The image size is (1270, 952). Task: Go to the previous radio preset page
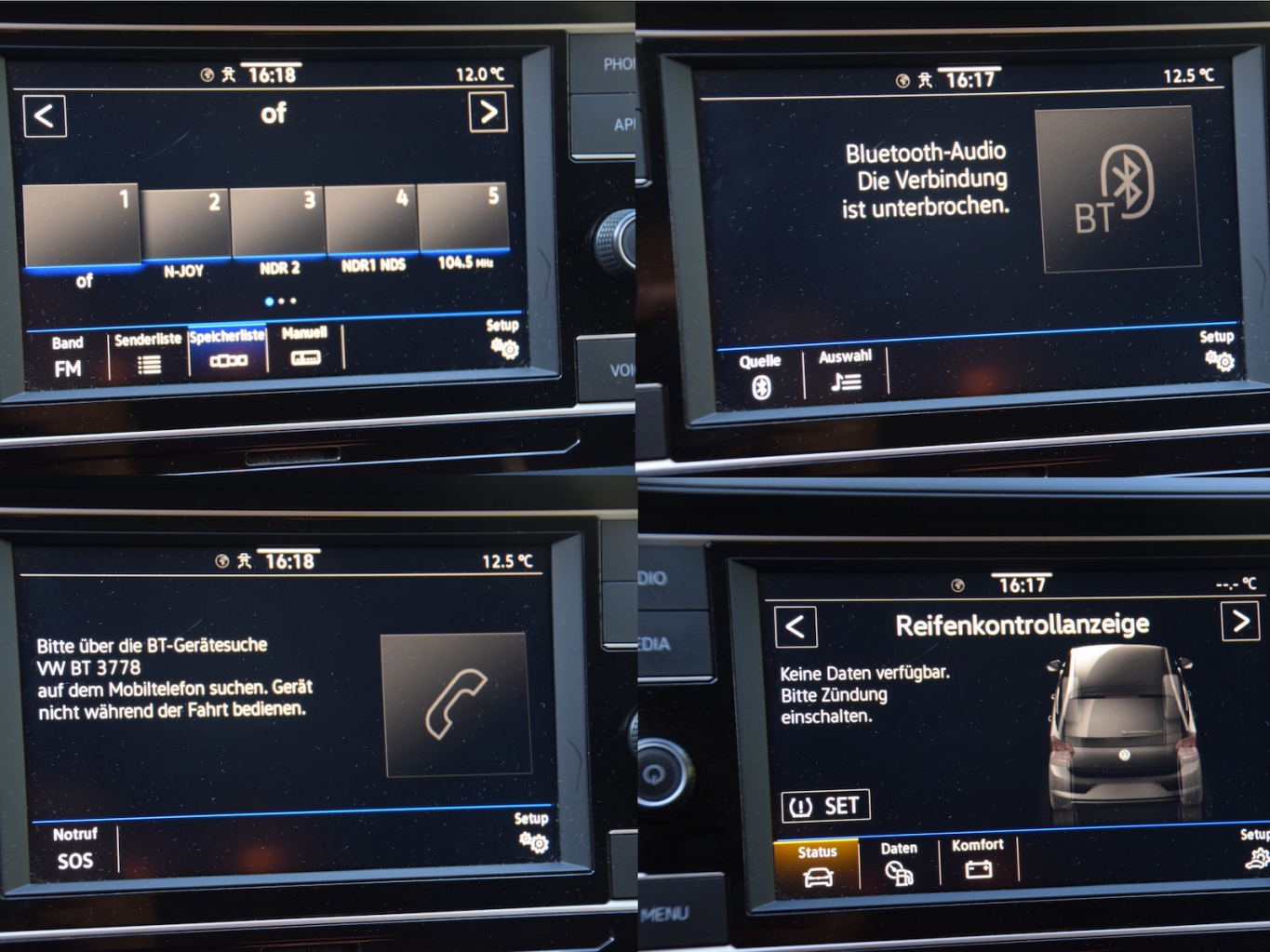click(x=45, y=116)
